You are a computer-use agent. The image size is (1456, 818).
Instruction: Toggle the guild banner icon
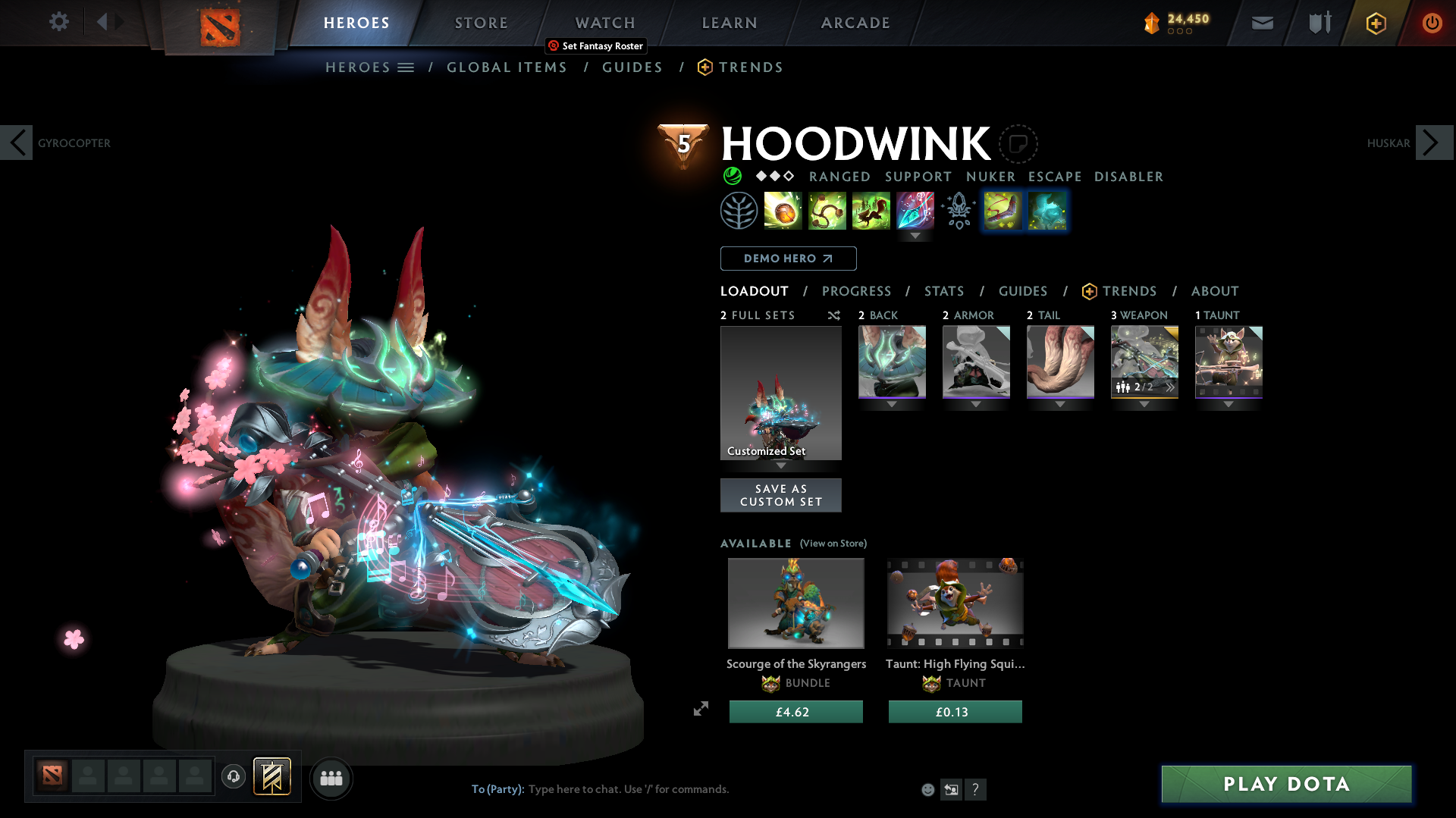pos(273,776)
